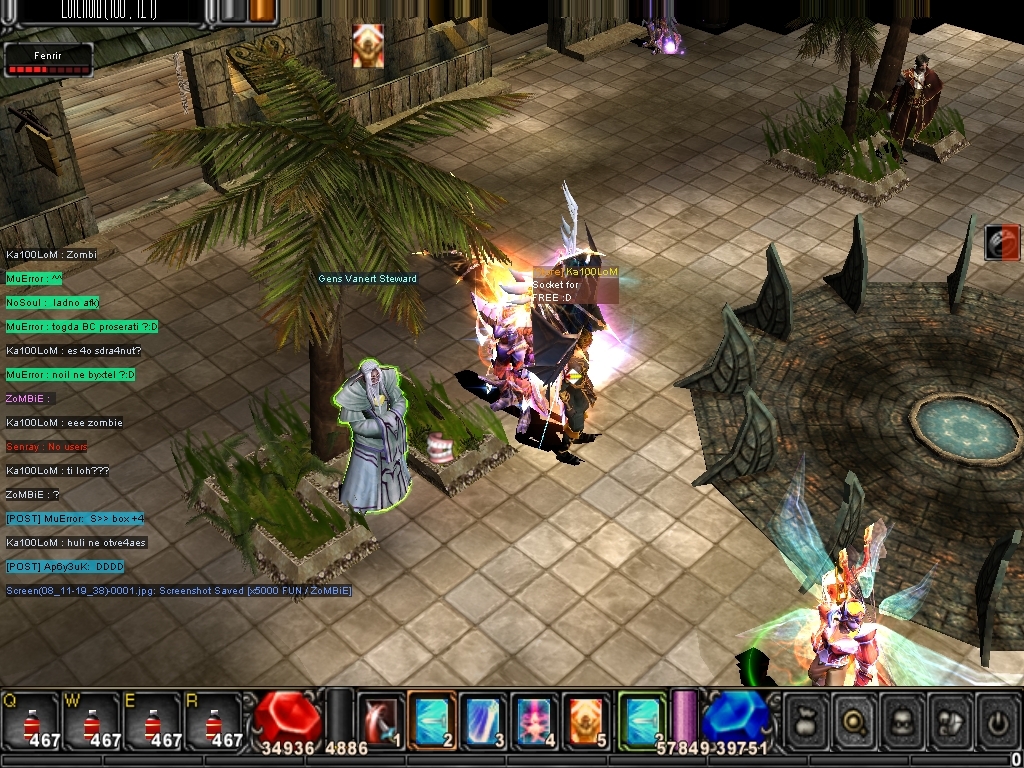1024x768 pixels.
Task: Activate the blue streak skill in slot 3
Action: tap(484, 718)
